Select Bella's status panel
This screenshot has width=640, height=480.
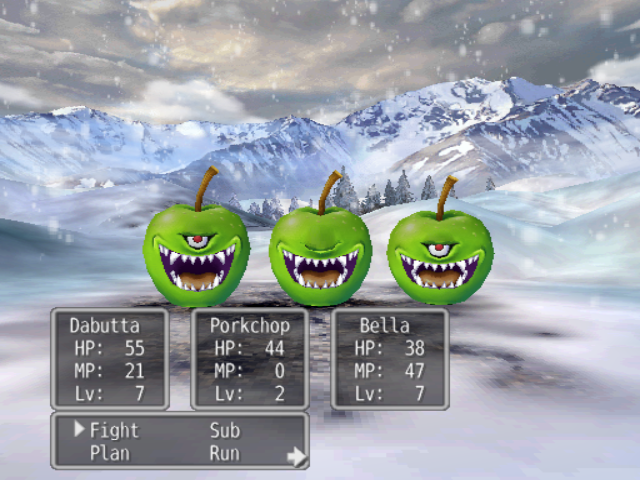click(x=389, y=359)
